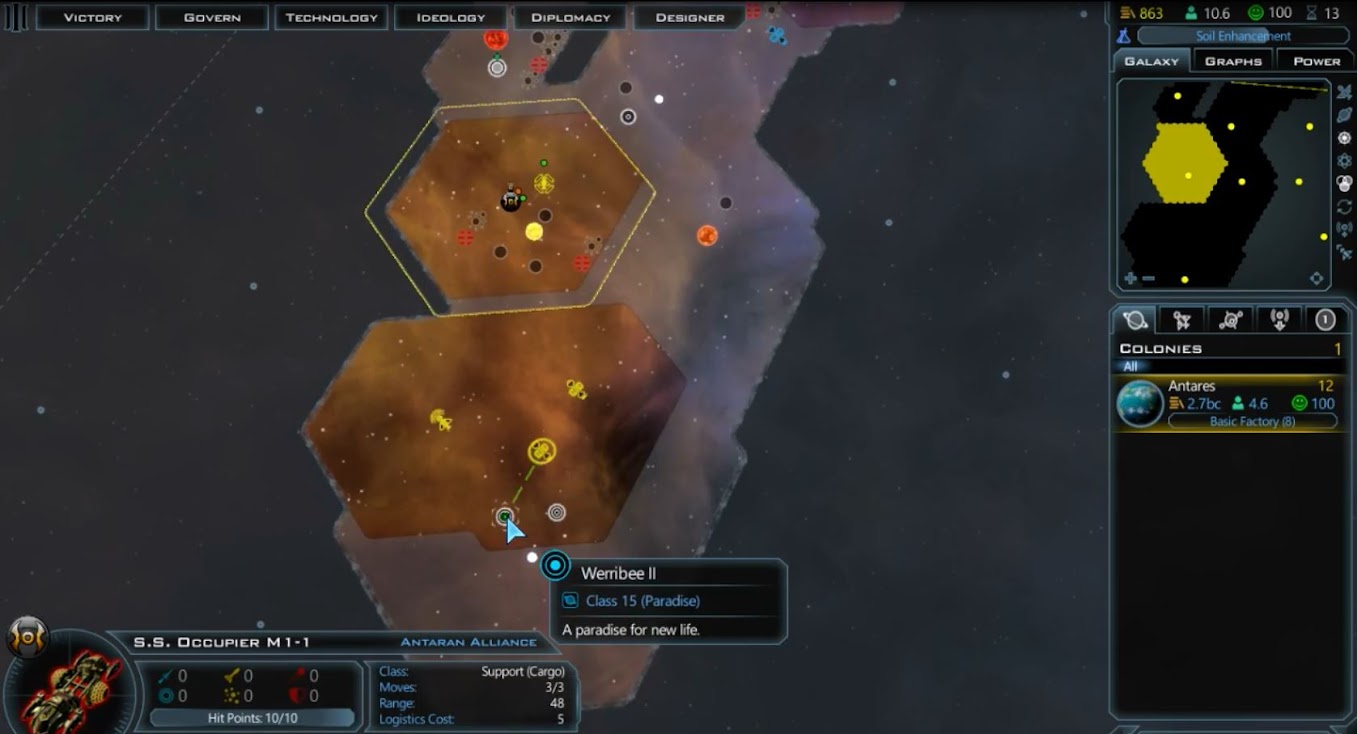Select the All colonies filter

[x=1130, y=366]
